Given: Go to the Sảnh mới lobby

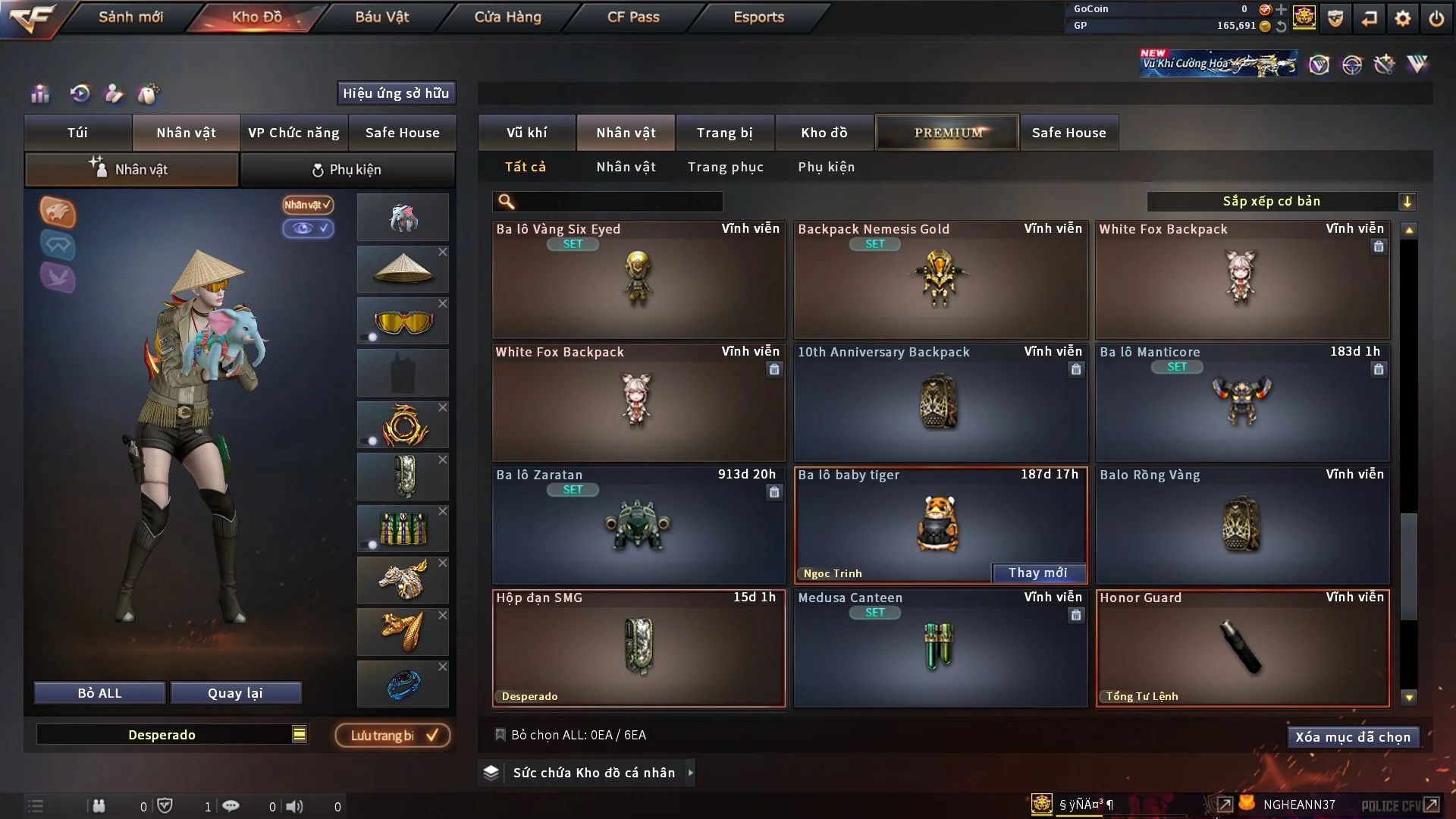Looking at the screenshot, I should pos(130,17).
